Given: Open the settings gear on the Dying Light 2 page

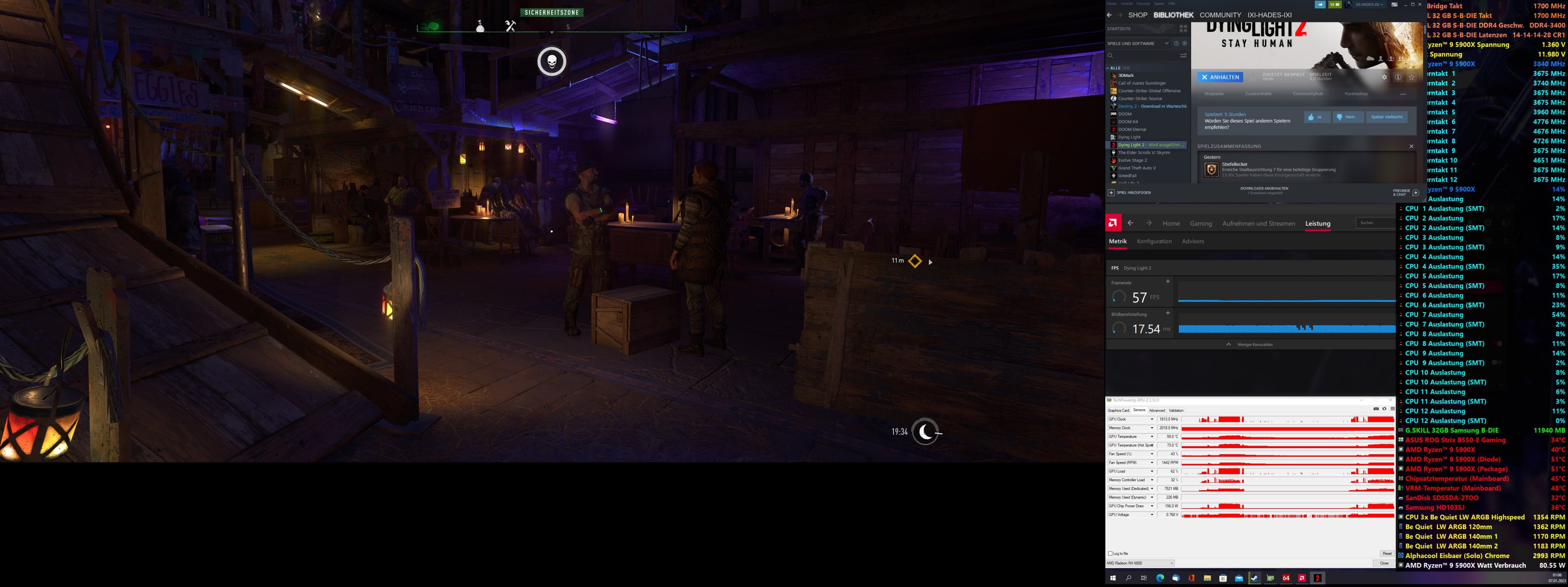Looking at the screenshot, I should (x=1385, y=78).
